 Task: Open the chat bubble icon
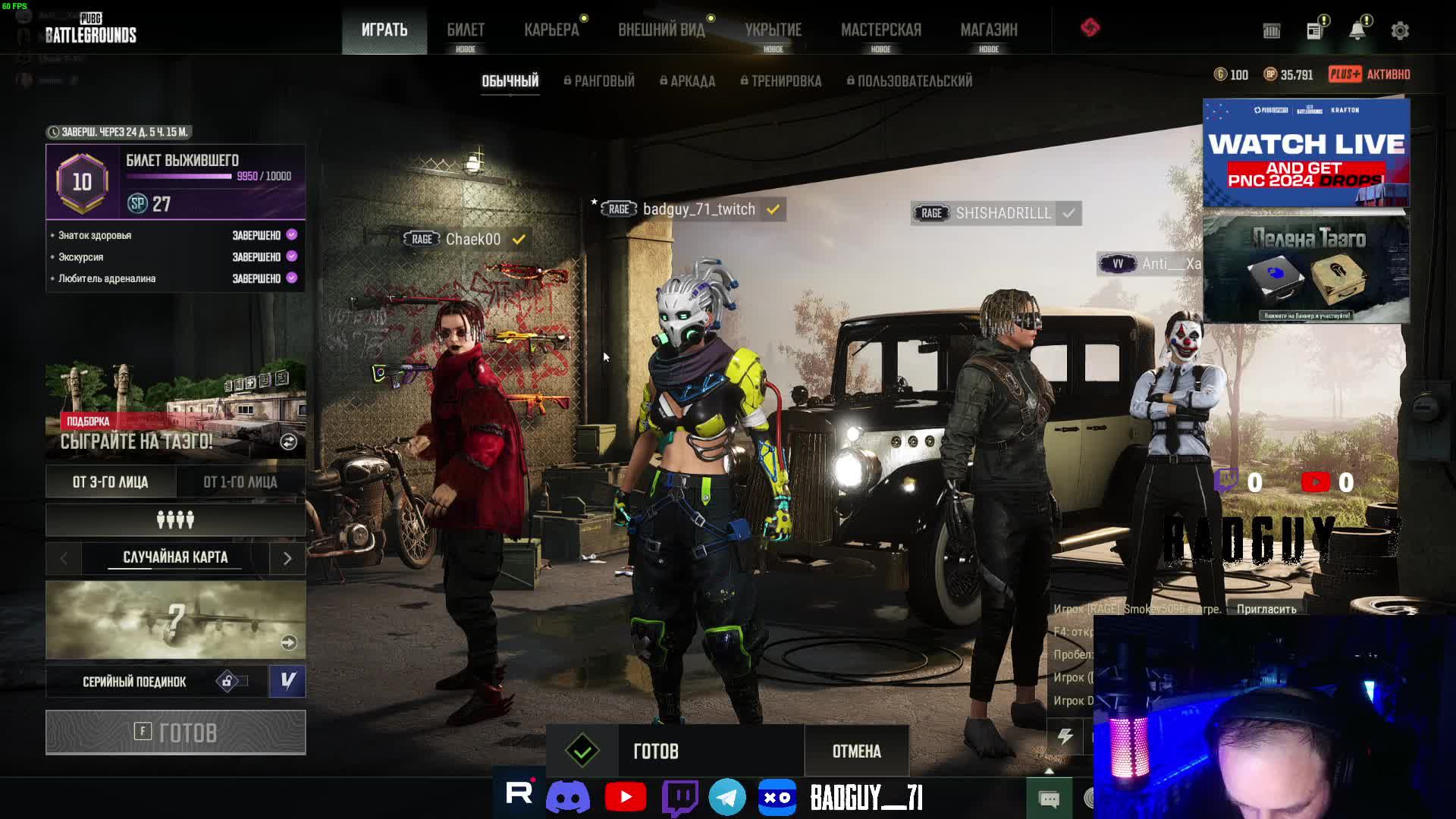tap(1049, 799)
